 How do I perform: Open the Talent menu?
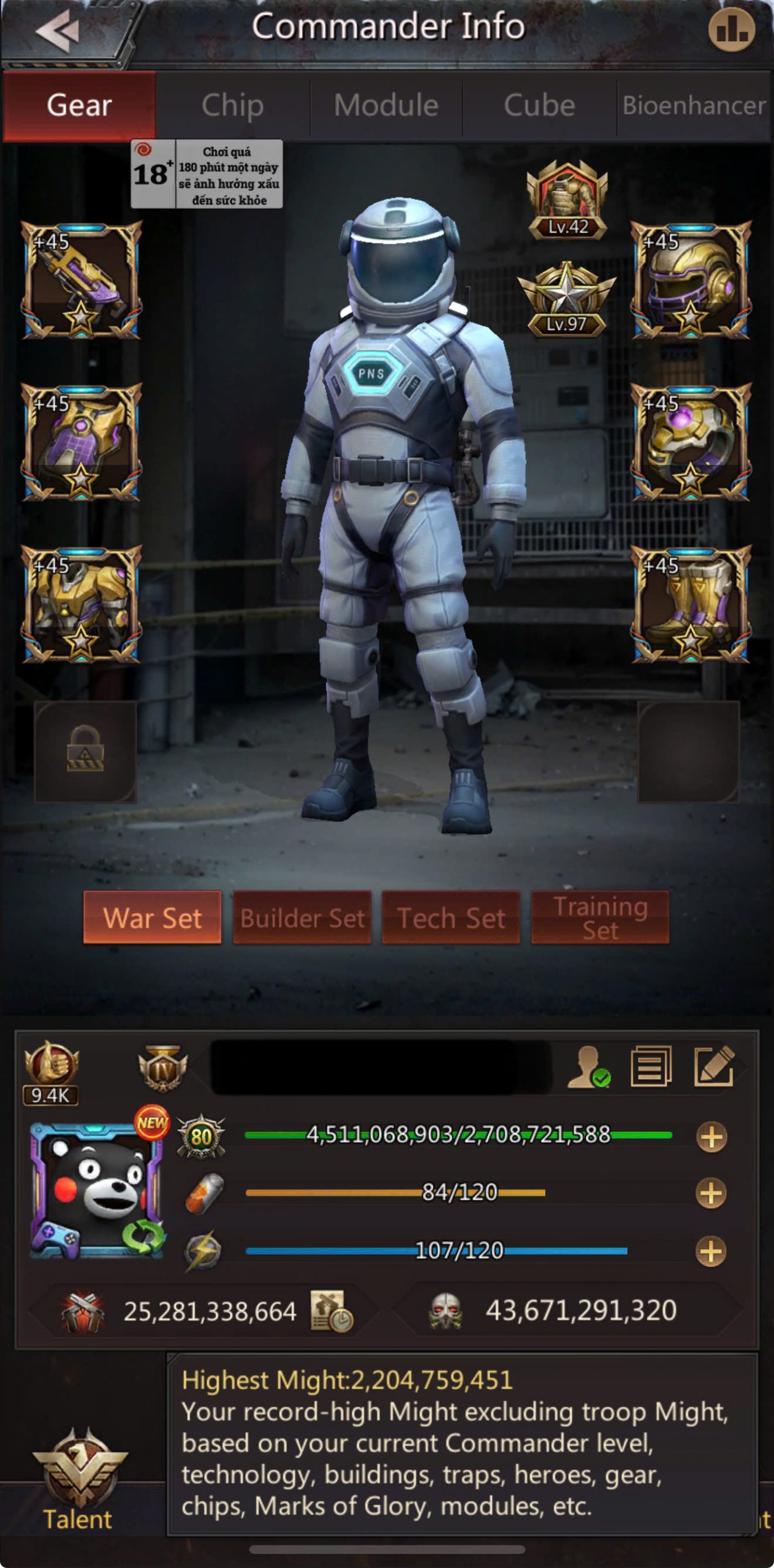(x=78, y=1482)
